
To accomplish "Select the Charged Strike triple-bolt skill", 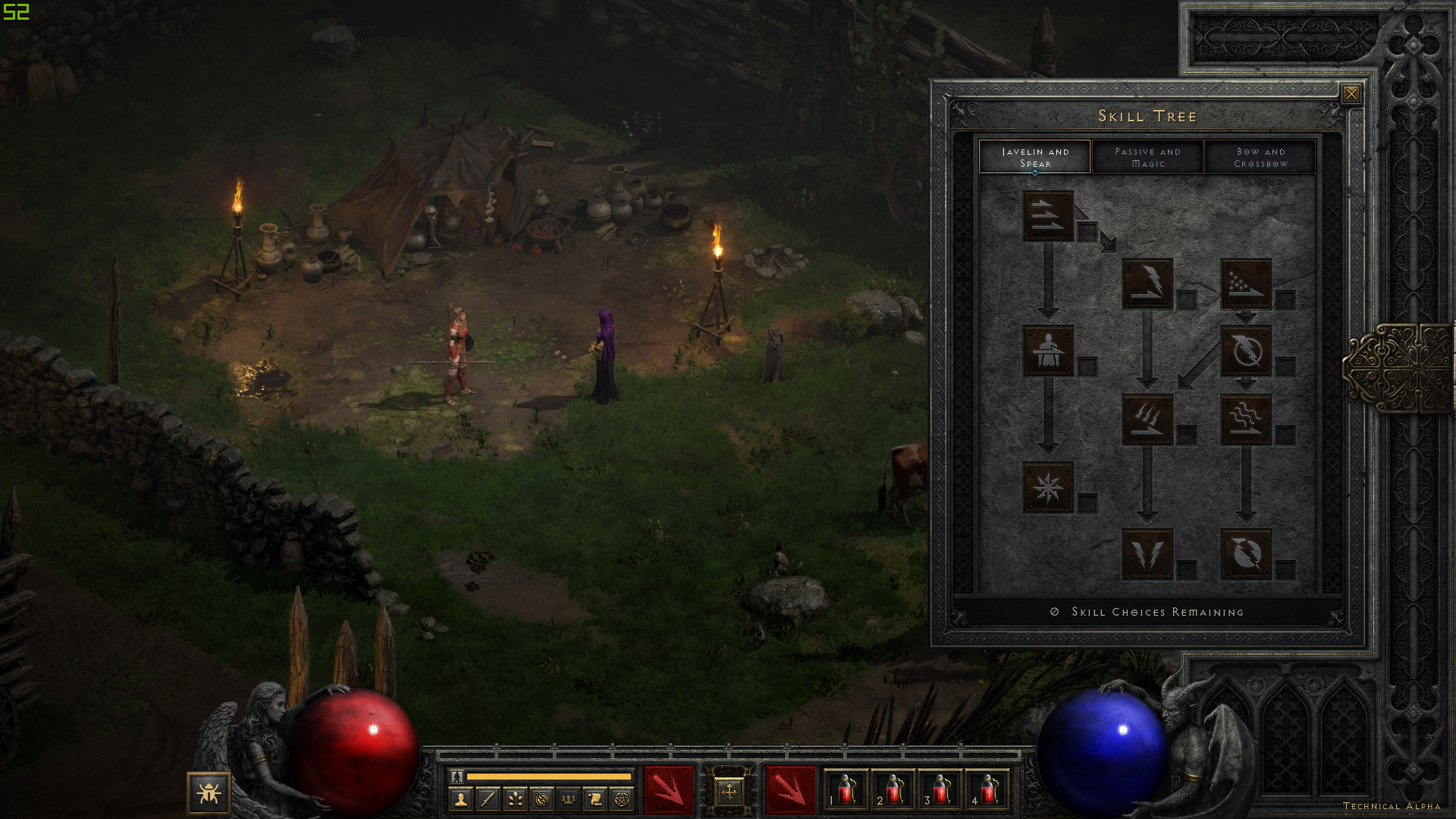I will tap(1147, 419).
